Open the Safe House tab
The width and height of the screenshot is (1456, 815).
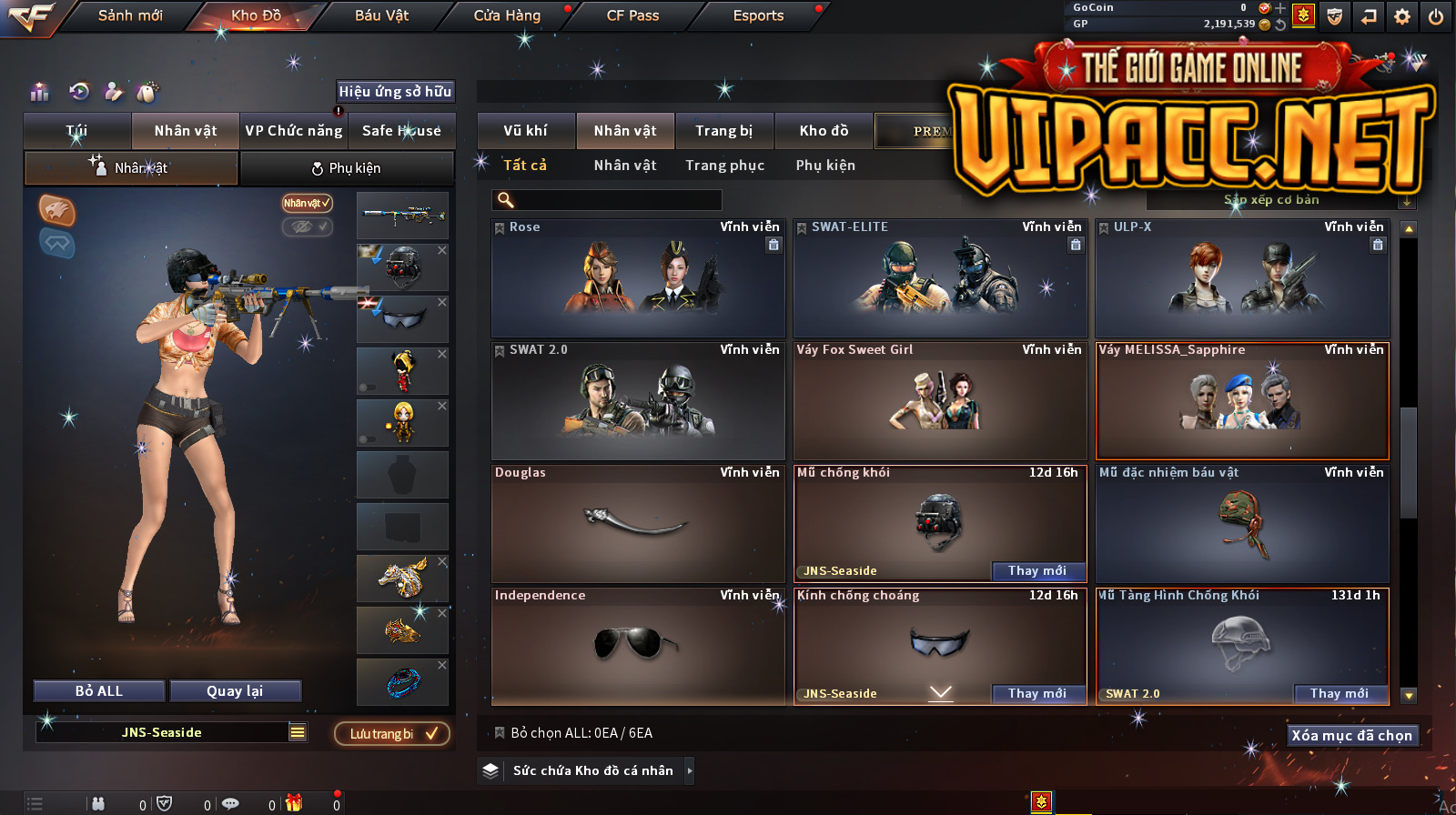(x=401, y=131)
